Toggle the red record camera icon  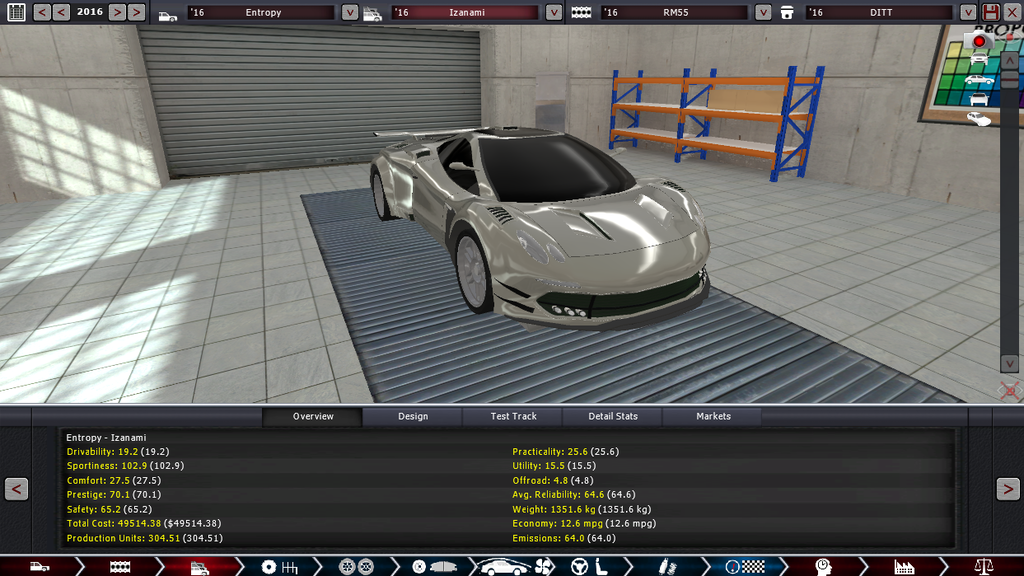pos(979,41)
